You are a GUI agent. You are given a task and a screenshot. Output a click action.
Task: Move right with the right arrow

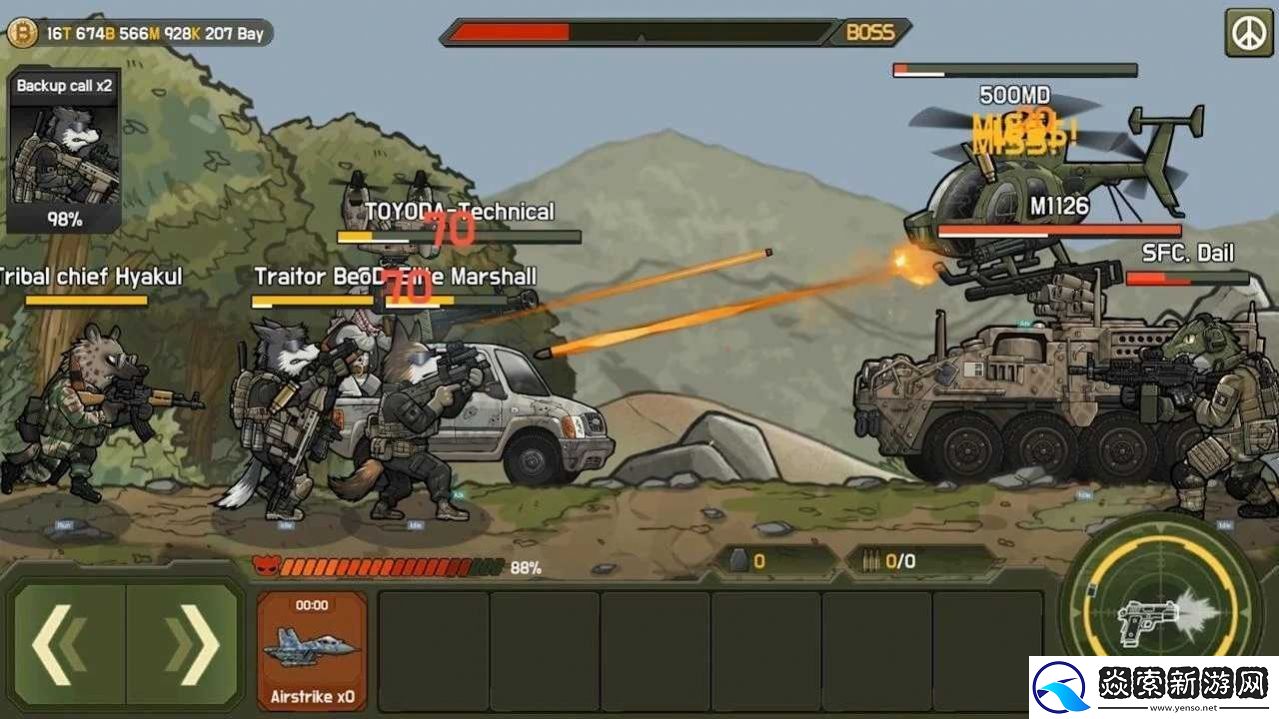click(185, 645)
